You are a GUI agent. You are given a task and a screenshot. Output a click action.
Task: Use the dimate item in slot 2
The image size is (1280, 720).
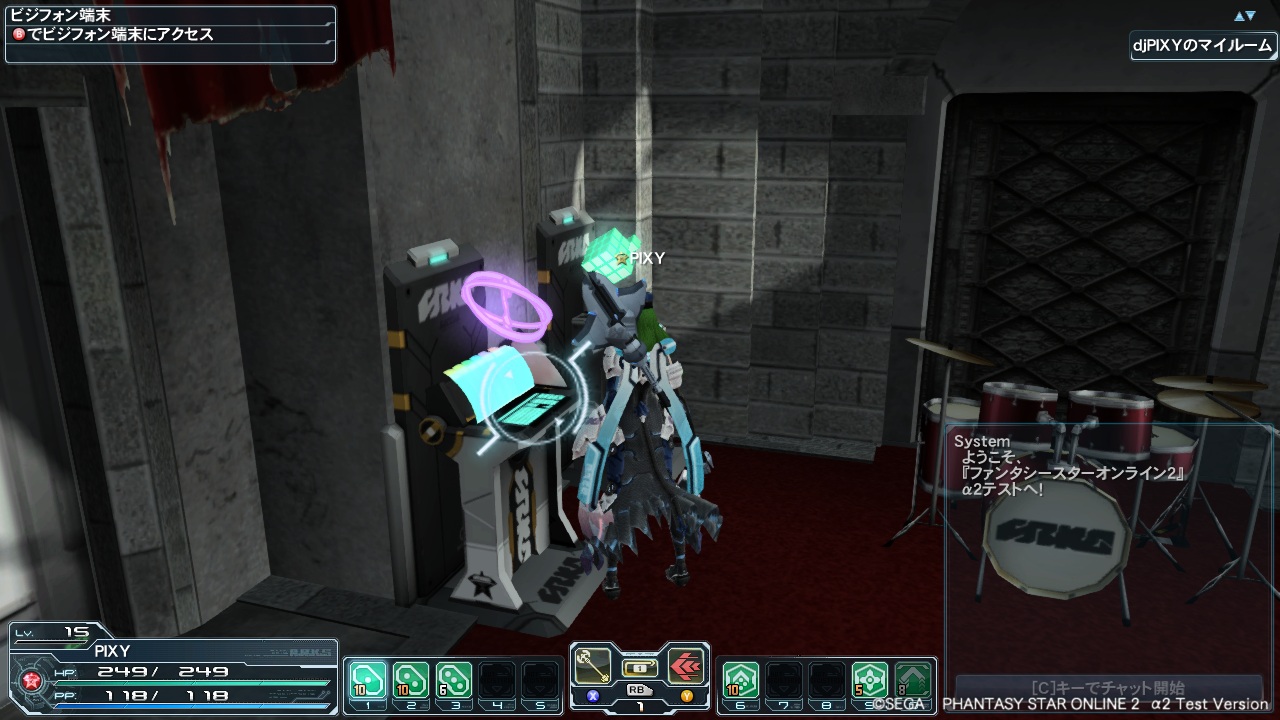410,680
